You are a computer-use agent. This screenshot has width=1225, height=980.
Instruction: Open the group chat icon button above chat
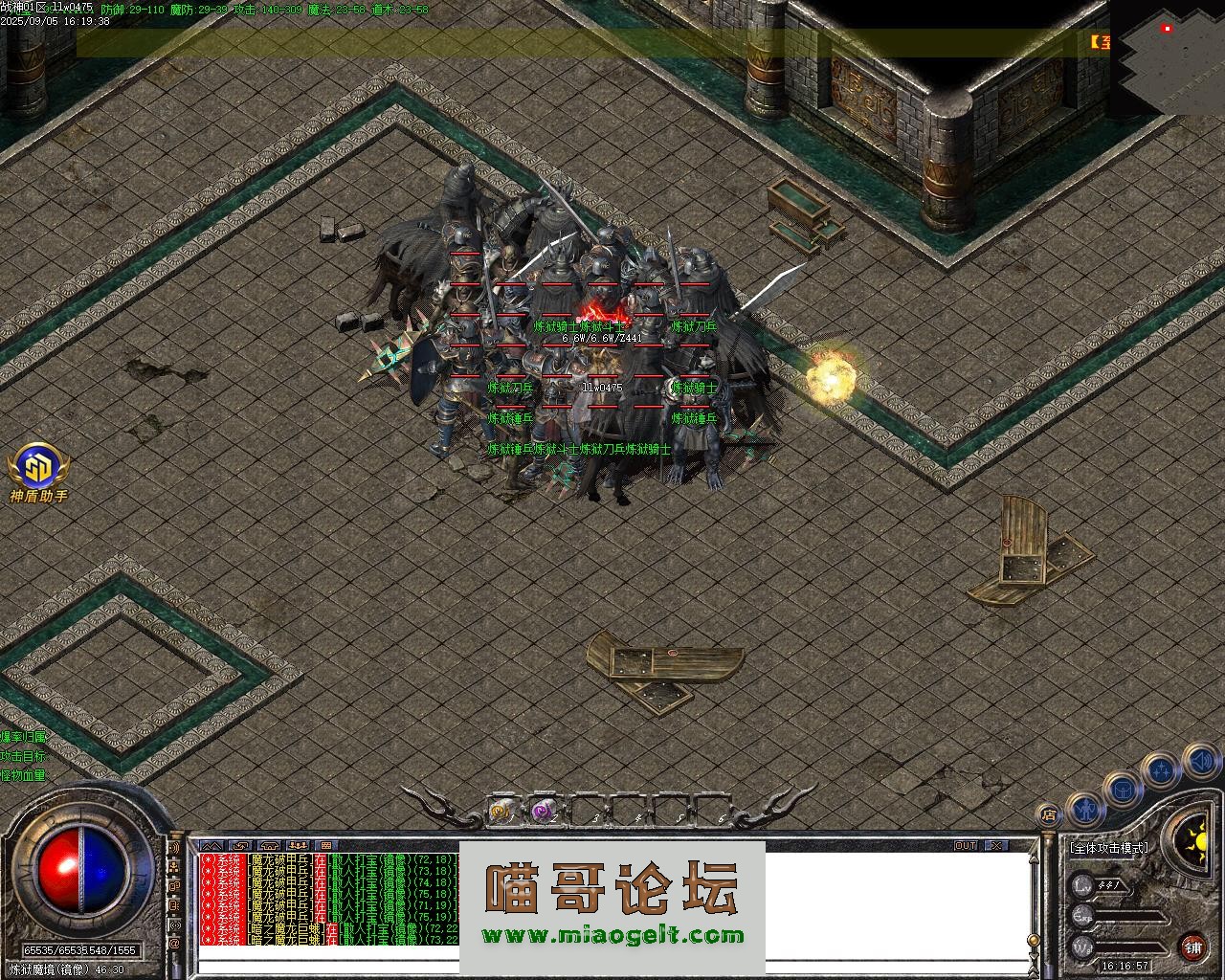[x=298, y=846]
